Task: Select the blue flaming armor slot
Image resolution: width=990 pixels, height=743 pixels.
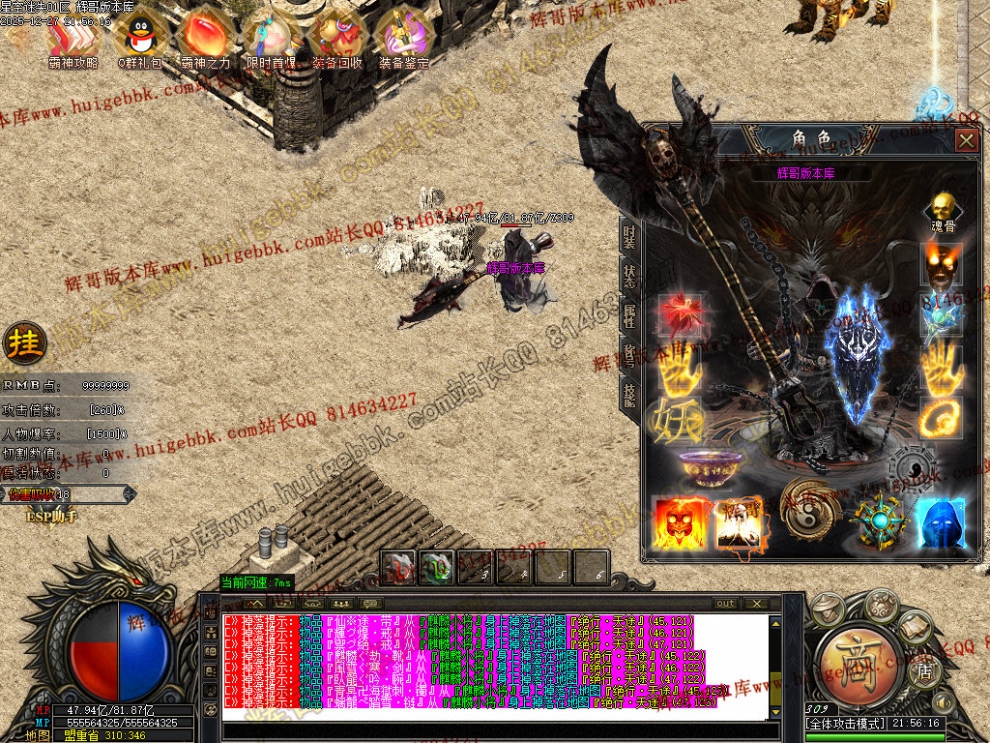Action: 858,355
